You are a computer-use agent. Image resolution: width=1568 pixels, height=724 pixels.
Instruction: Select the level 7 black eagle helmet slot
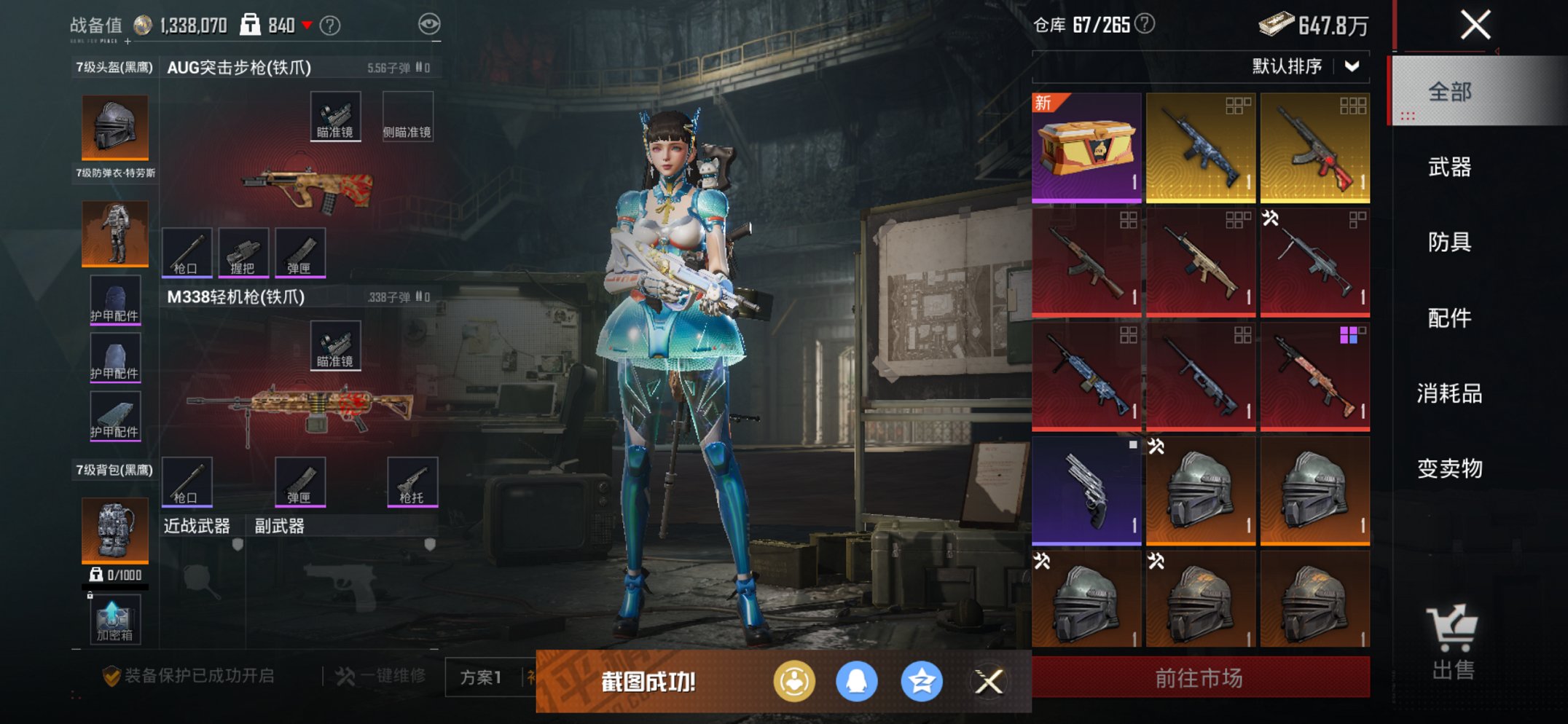tap(115, 127)
